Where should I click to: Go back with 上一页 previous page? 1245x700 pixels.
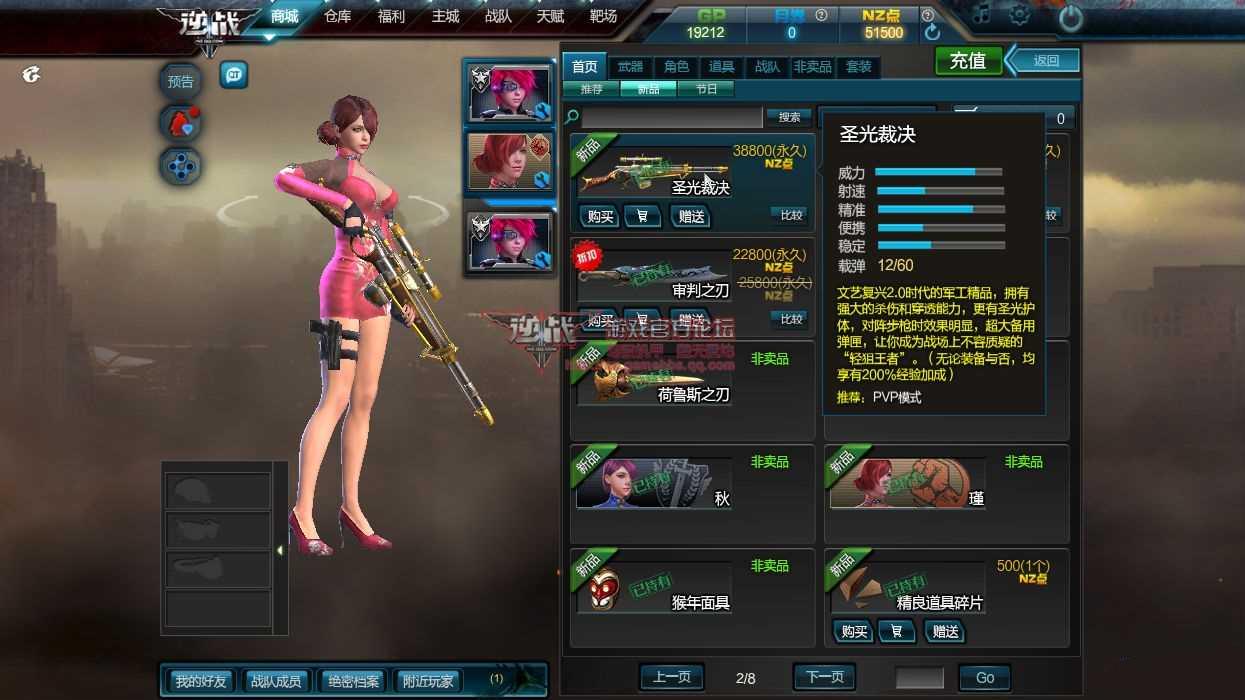tap(671, 677)
